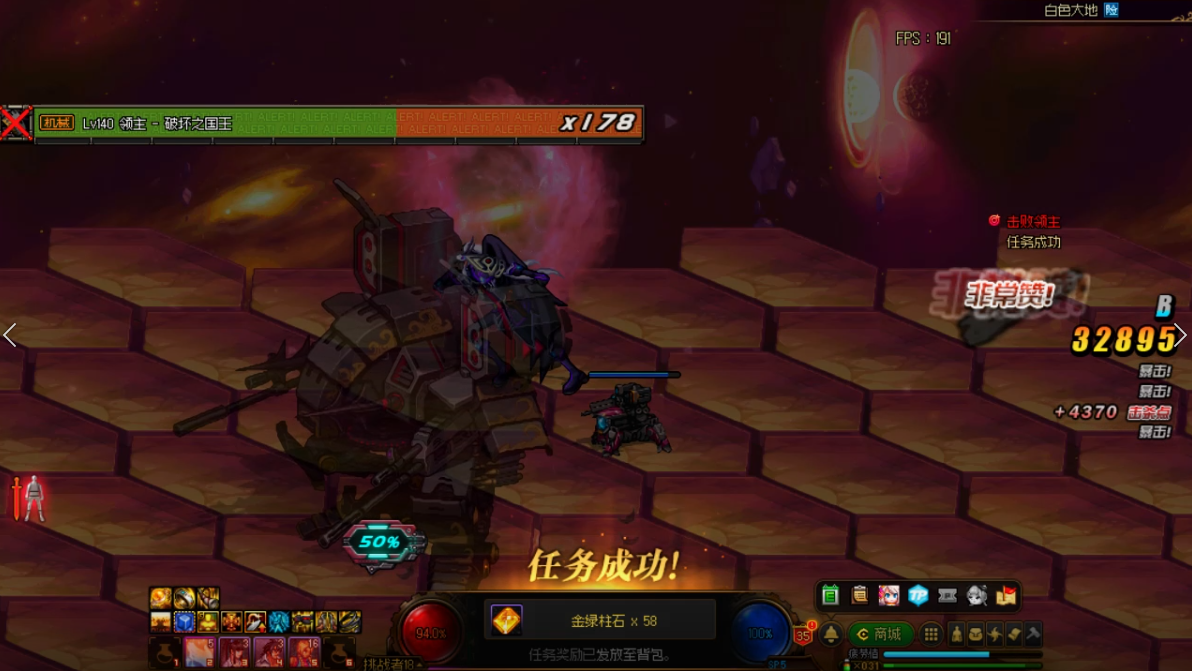Use the quick slot 5 item with count 16
The height and width of the screenshot is (671, 1192).
coord(304,653)
